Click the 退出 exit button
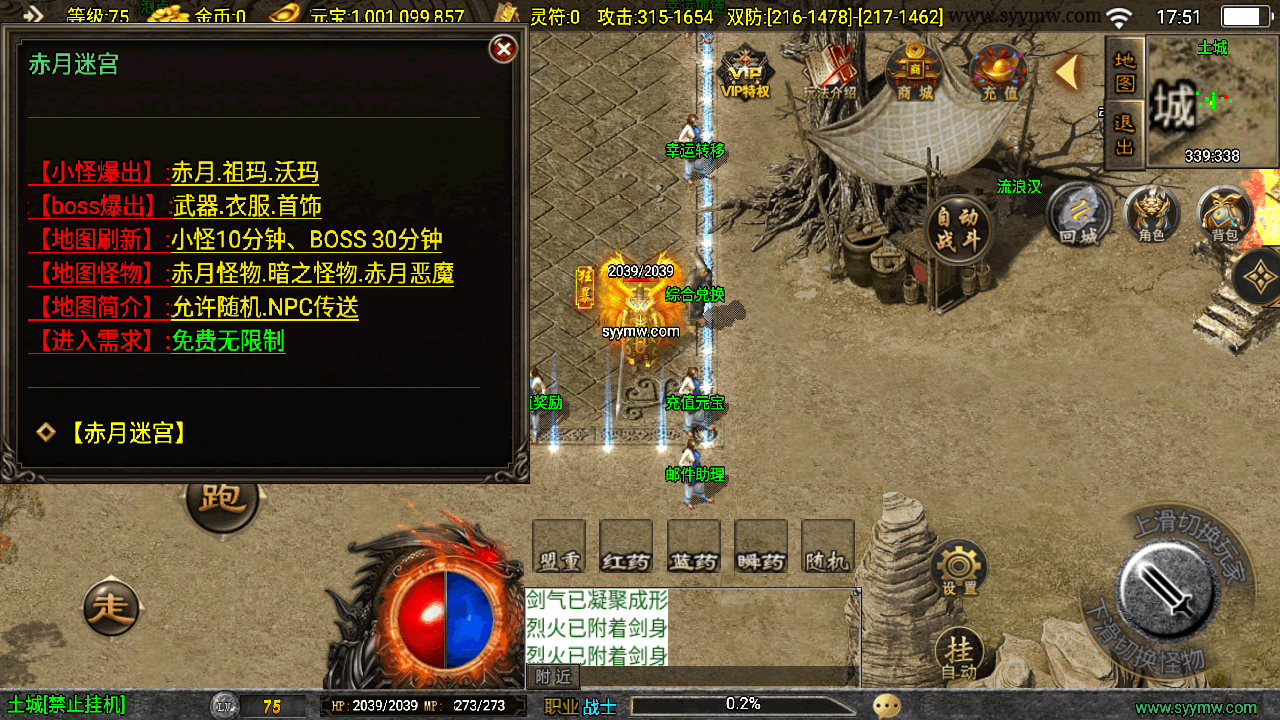 click(1125, 135)
